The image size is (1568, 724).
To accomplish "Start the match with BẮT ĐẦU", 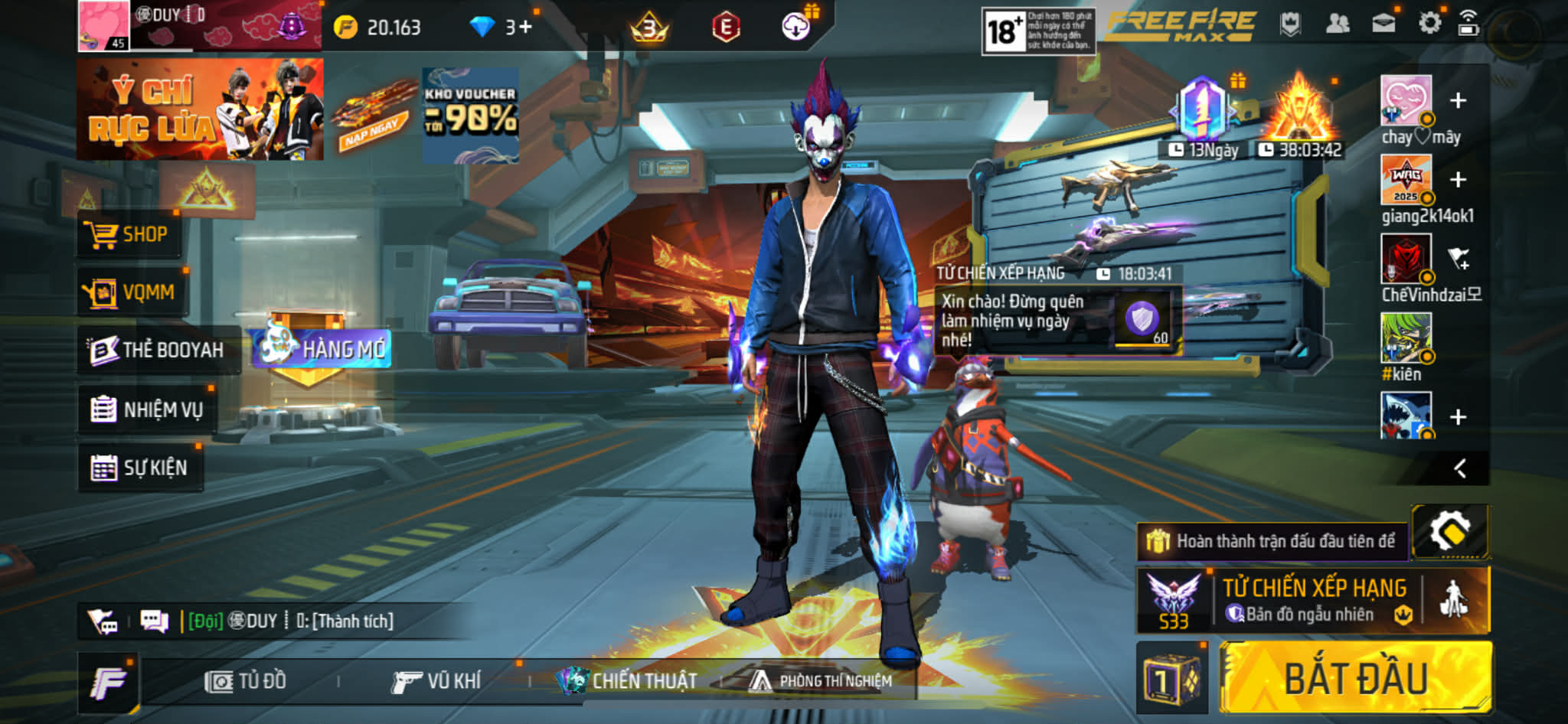I will (x=1355, y=678).
